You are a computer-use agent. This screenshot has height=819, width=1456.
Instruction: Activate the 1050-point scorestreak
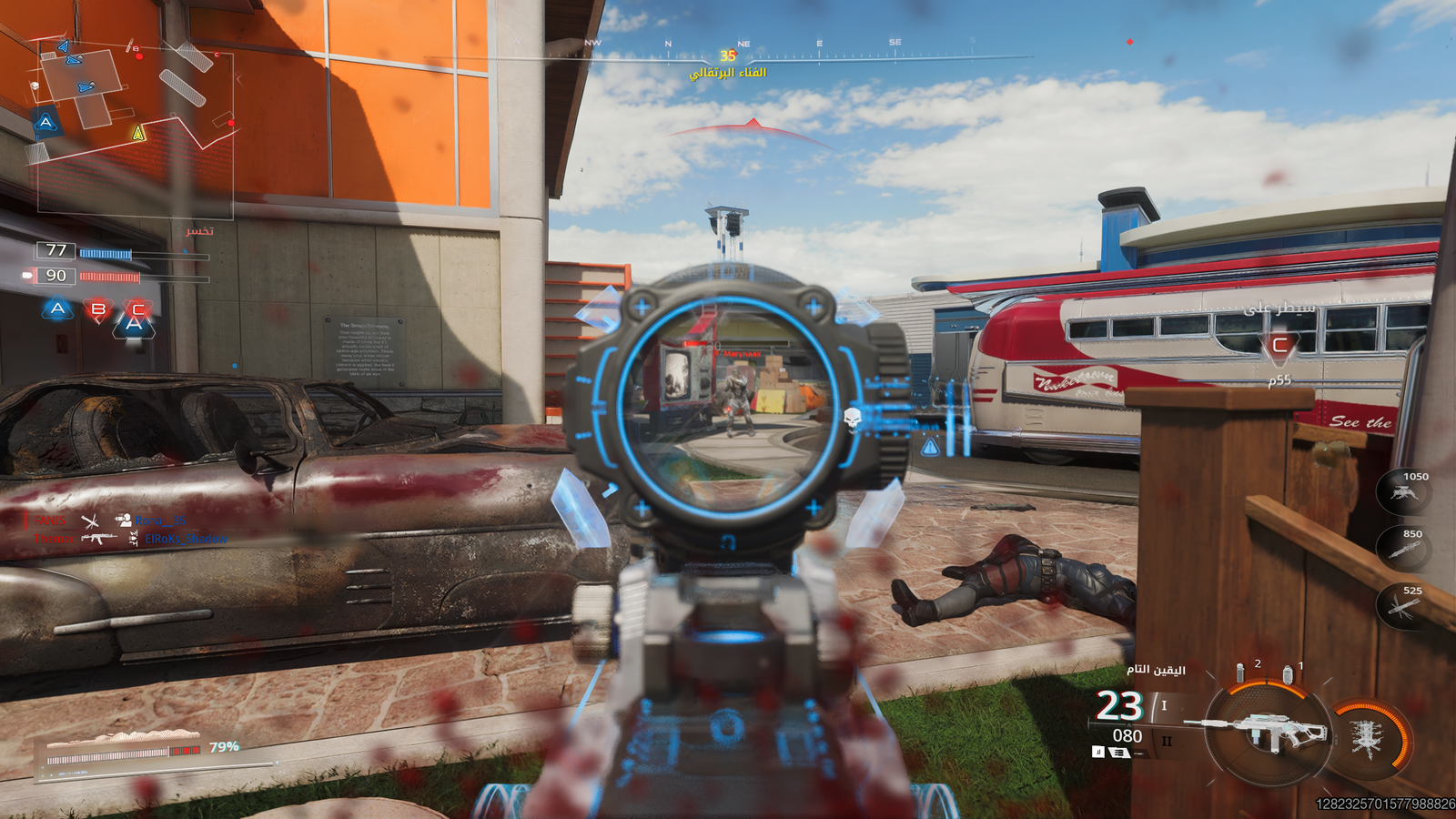[x=1403, y=491]
